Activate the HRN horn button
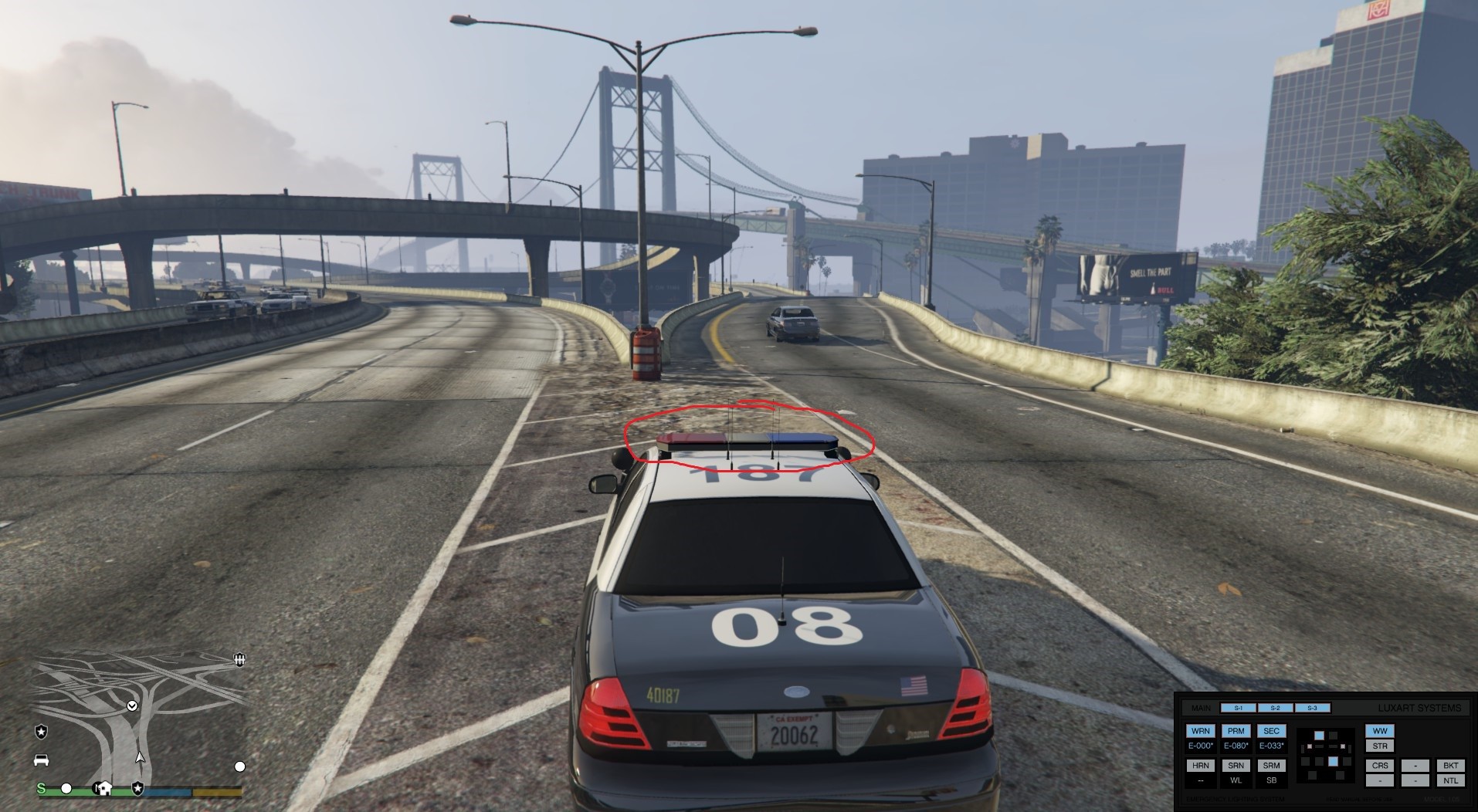 (x=1200, y=766)
